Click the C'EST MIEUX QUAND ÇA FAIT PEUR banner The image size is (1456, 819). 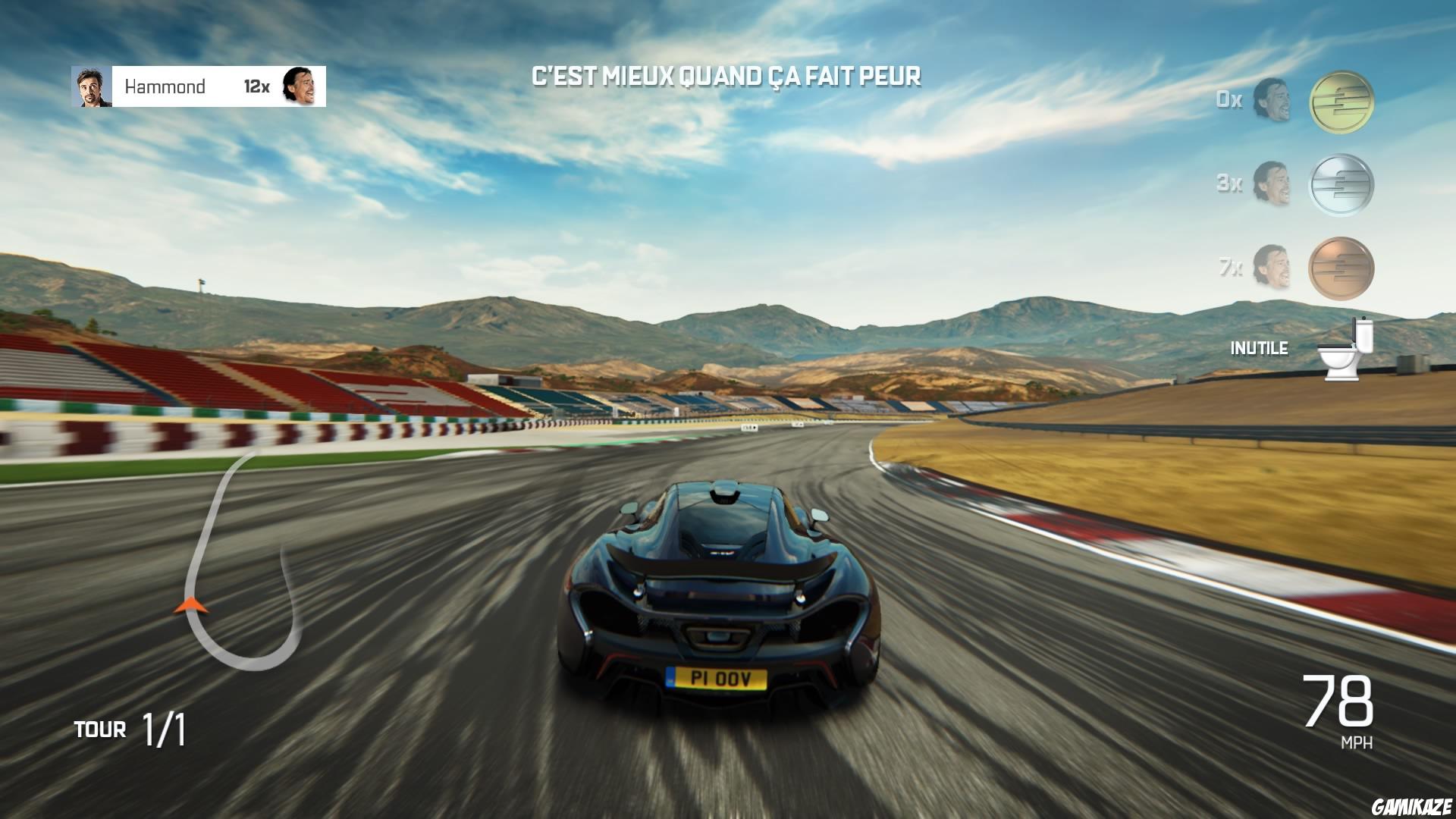point(726,74)
